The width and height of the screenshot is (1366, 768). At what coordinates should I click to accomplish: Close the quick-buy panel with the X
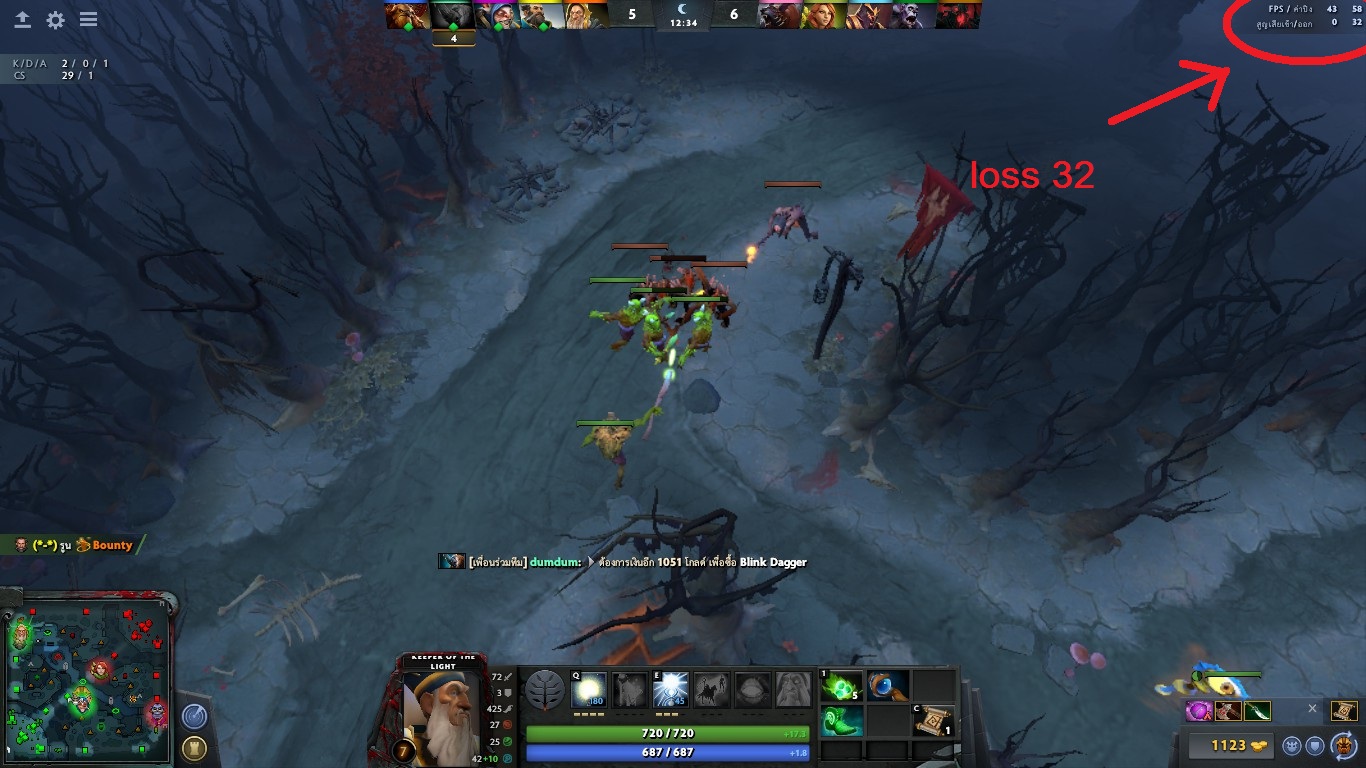tap(1313, 708)
